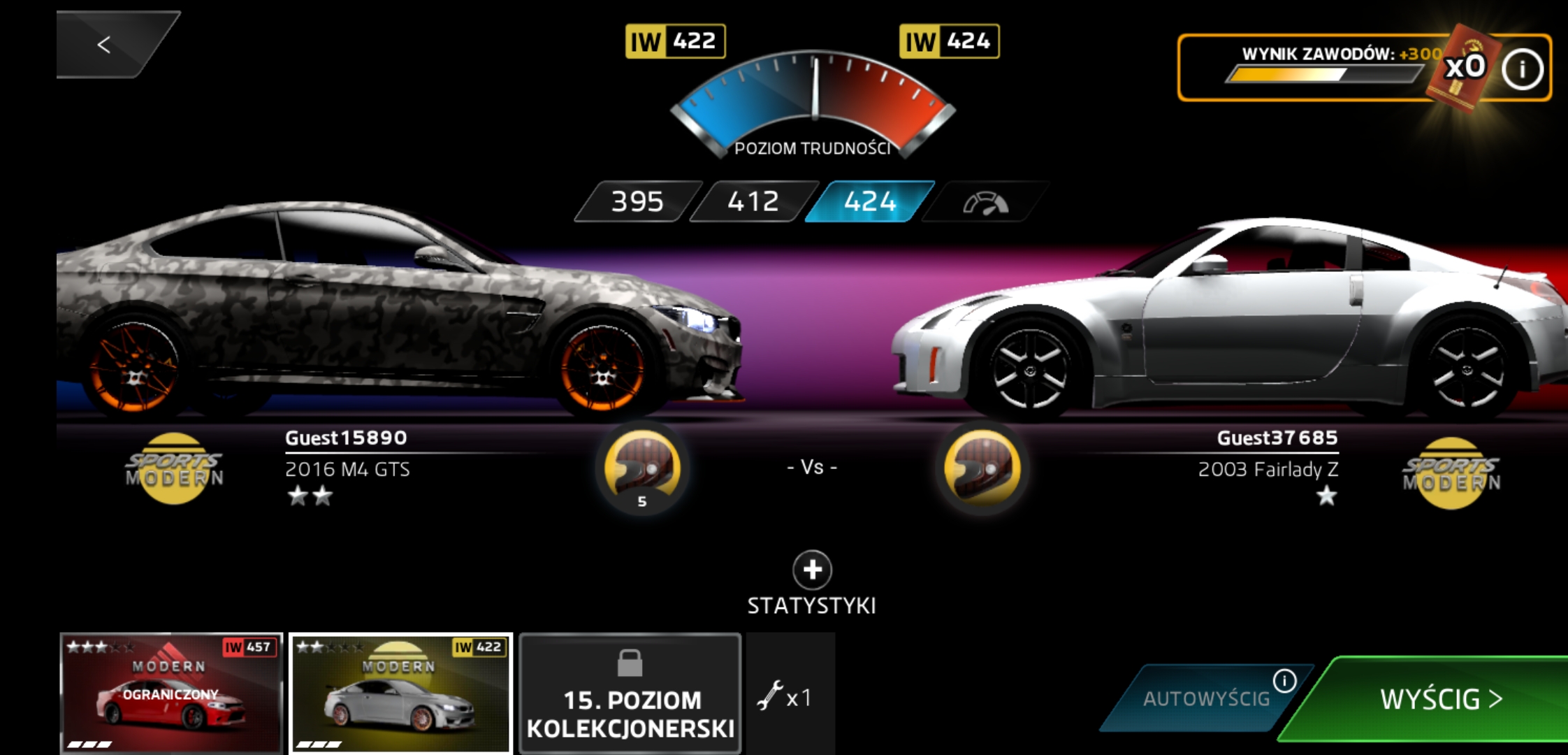Open the wrench x1 upgrade item
The width and height of the screenshot is (1568, 755).
click(785, 697)
